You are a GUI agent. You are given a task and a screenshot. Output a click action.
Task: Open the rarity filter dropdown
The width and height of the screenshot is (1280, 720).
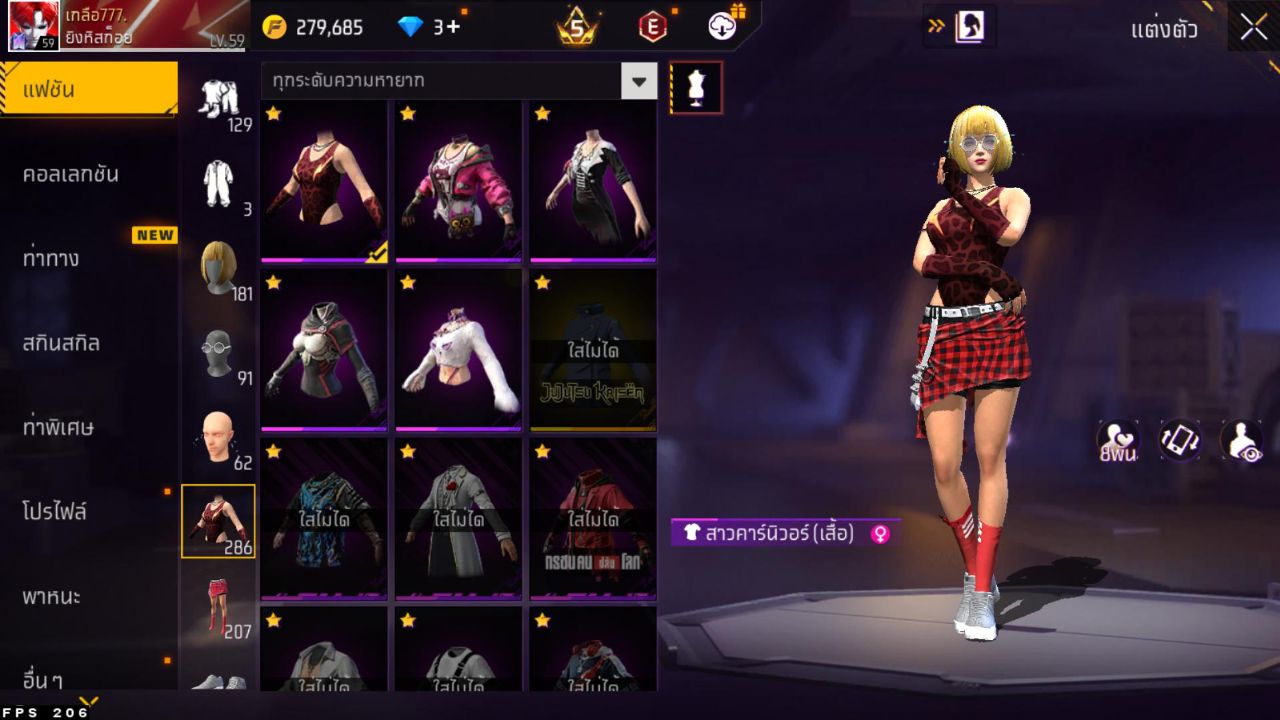639,81
